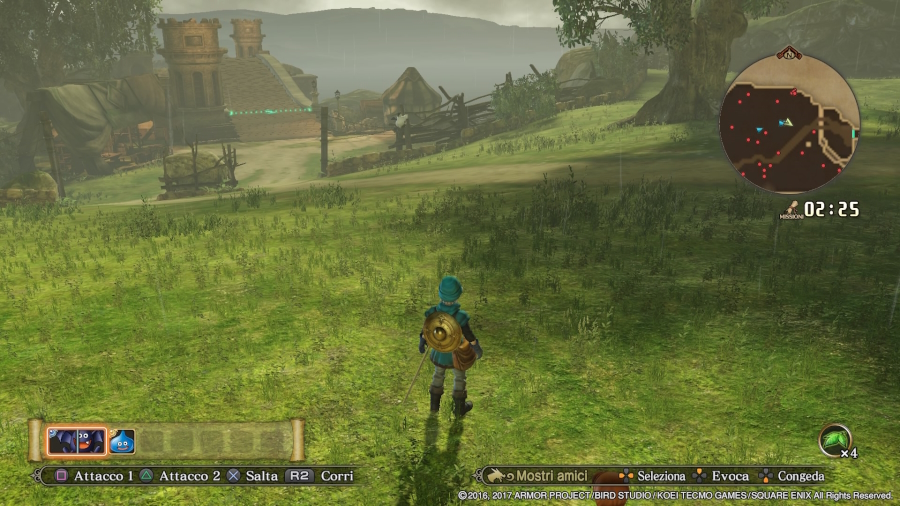
Task: Open the circular minimap
Action: [x=789, y=123]
